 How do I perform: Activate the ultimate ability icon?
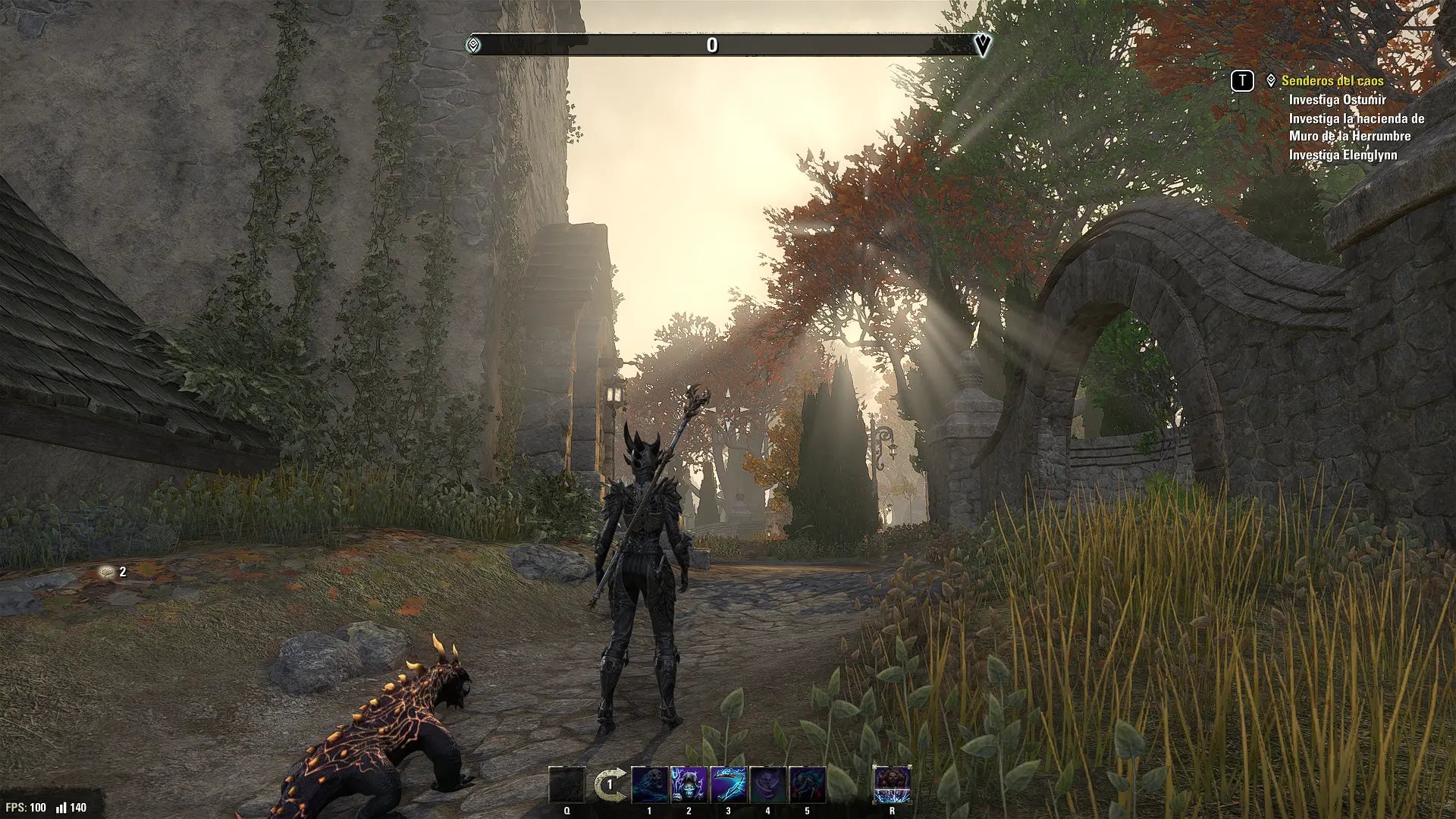point(892,785)
